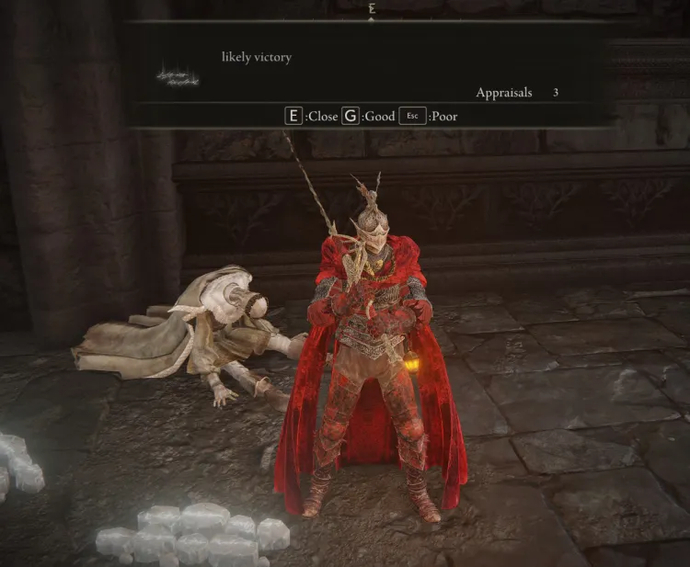
Task: Close the message dialog
Action: 312,116
